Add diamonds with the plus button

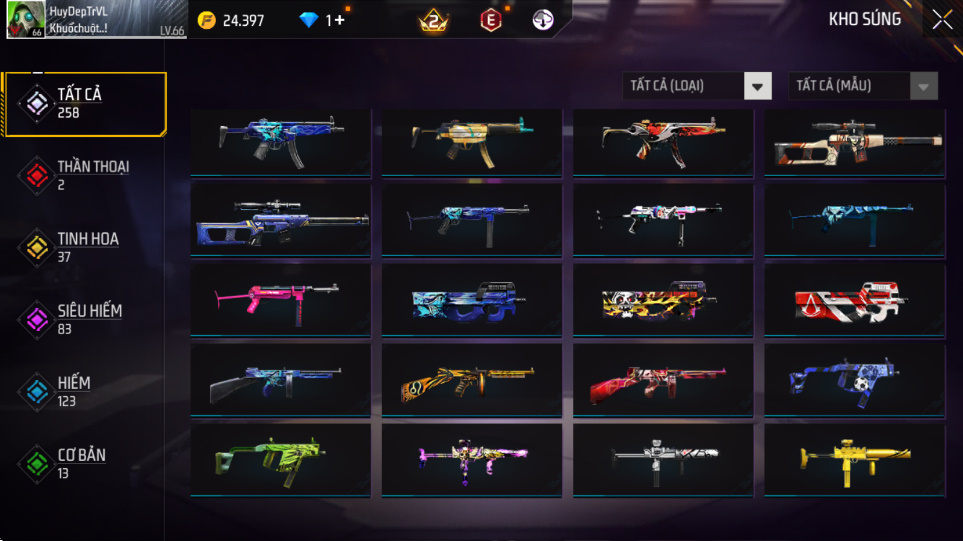tap(340, 20)
